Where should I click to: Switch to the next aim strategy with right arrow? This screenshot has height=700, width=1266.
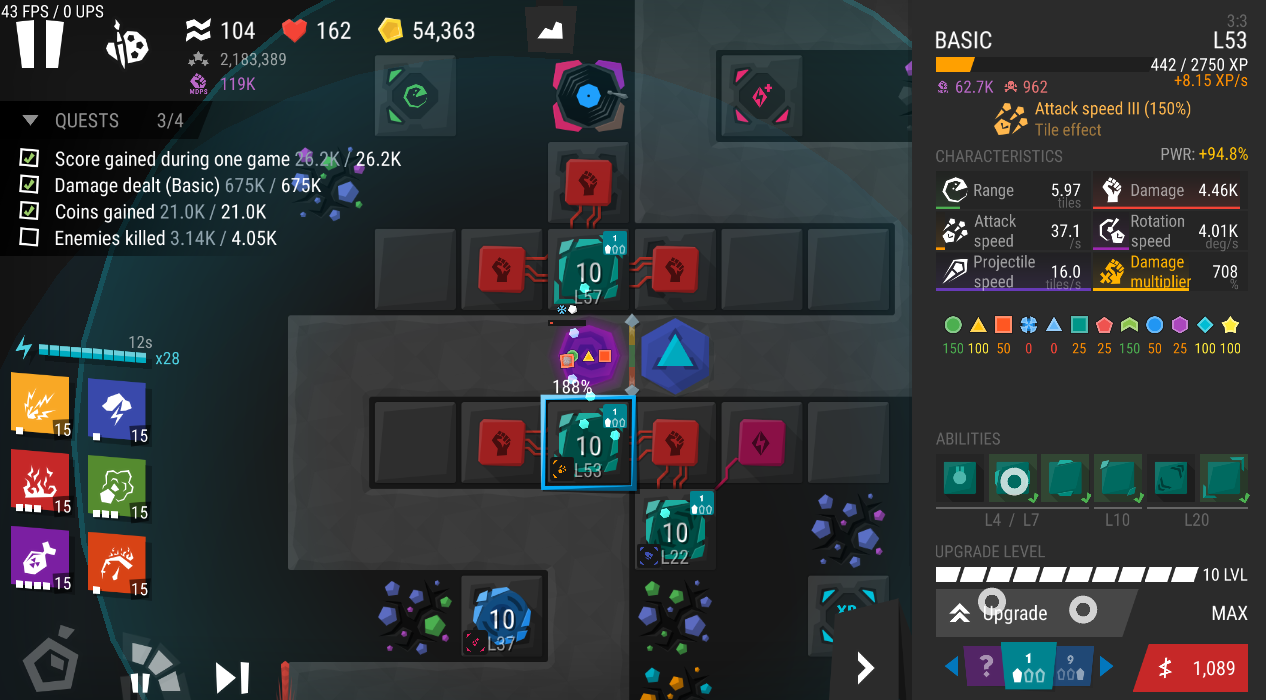1107,666
